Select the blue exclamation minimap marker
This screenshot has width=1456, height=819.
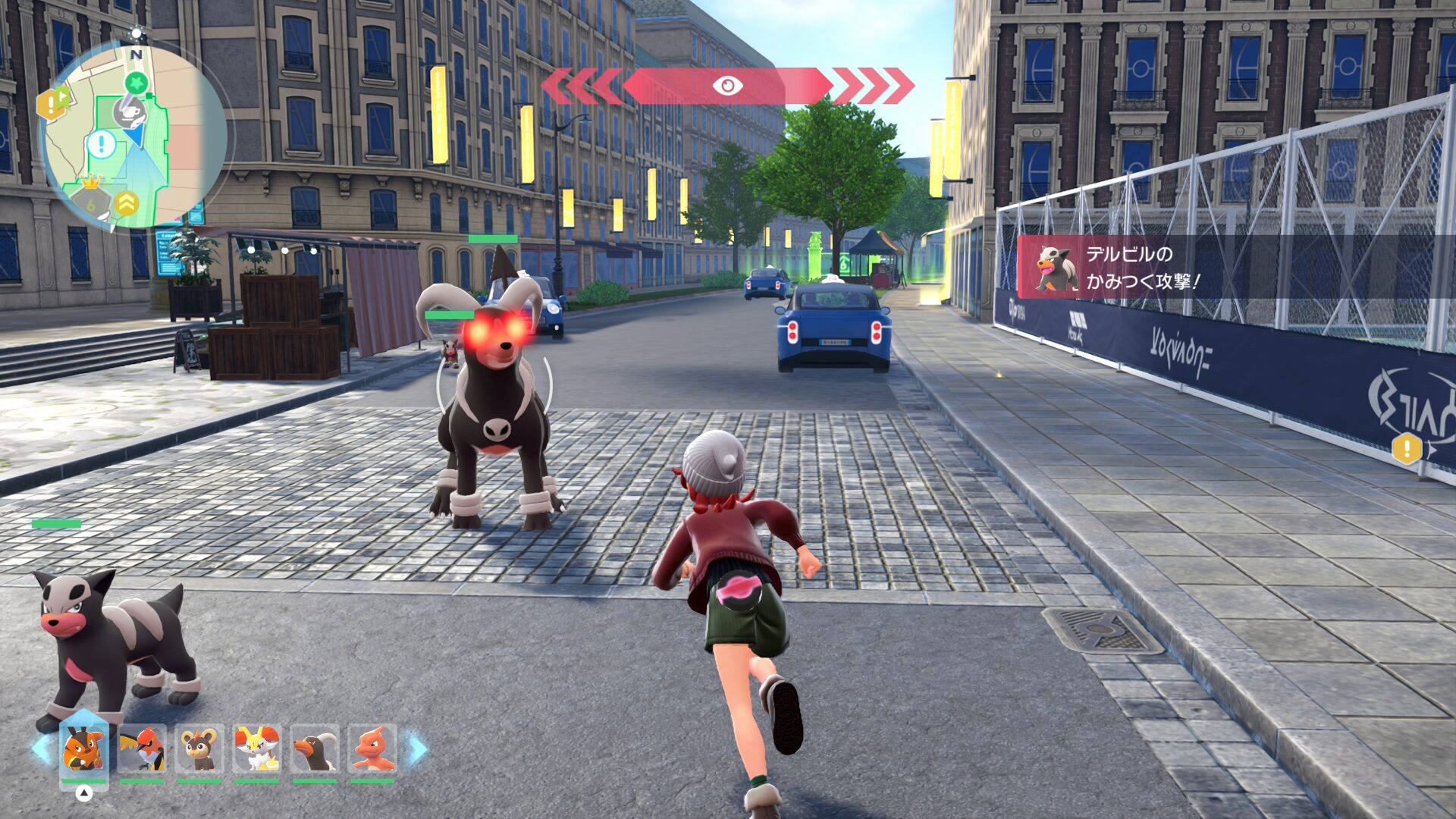coord(100,143)
